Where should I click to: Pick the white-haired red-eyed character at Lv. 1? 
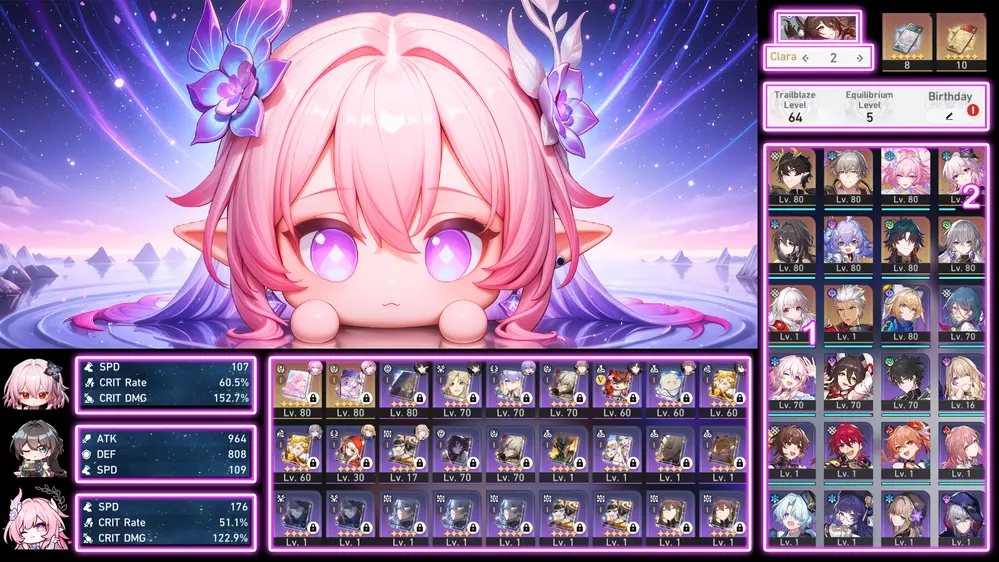pos(792,311)
